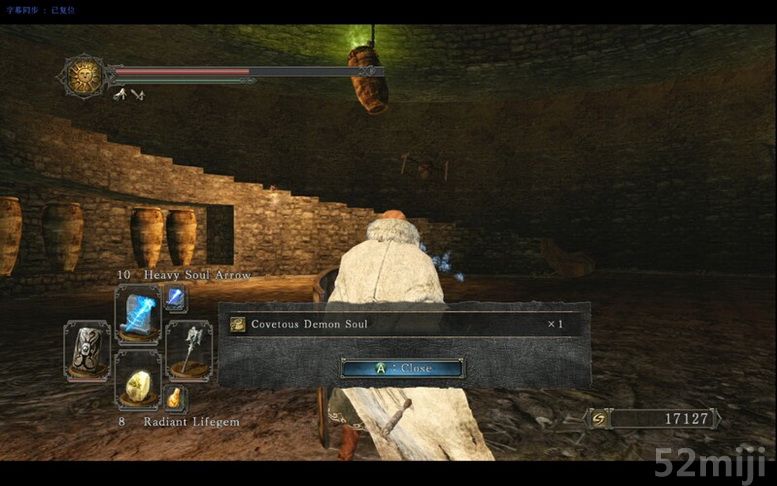
Task: Select the staff weapon in the right-hand slot
Action: click(188, 349)
